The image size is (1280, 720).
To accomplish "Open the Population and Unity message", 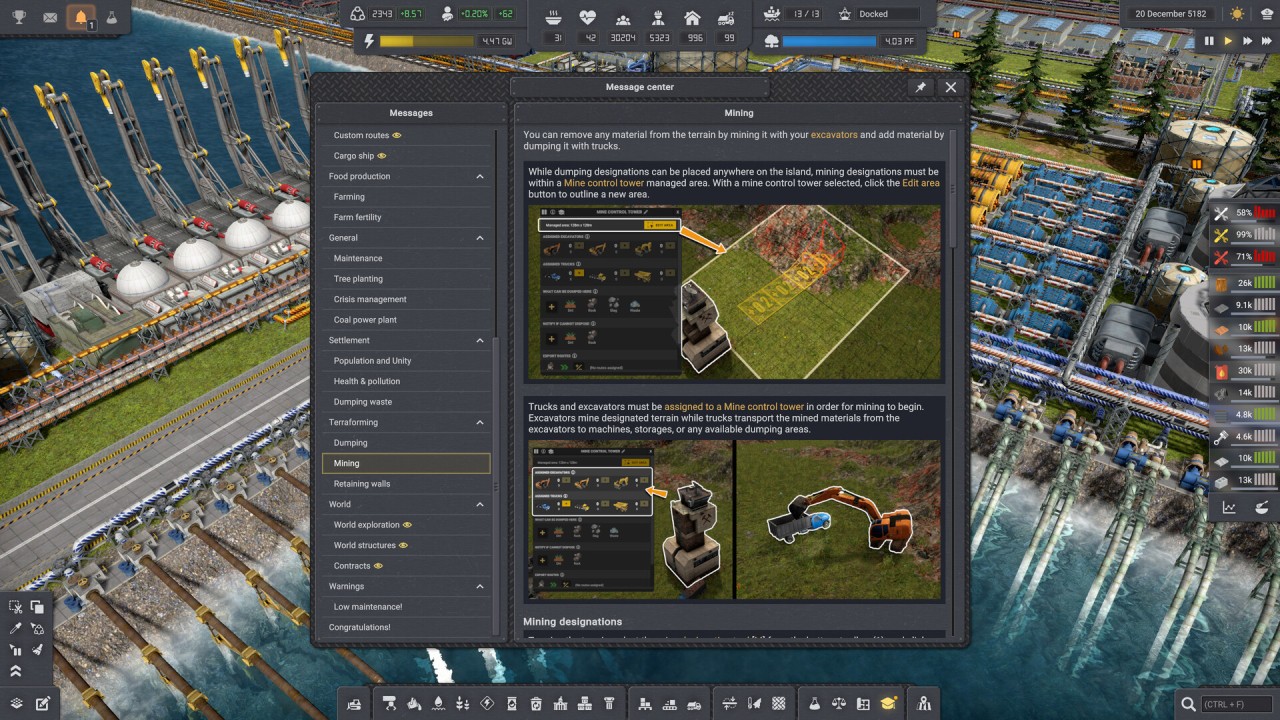I will tap(372, 361).
